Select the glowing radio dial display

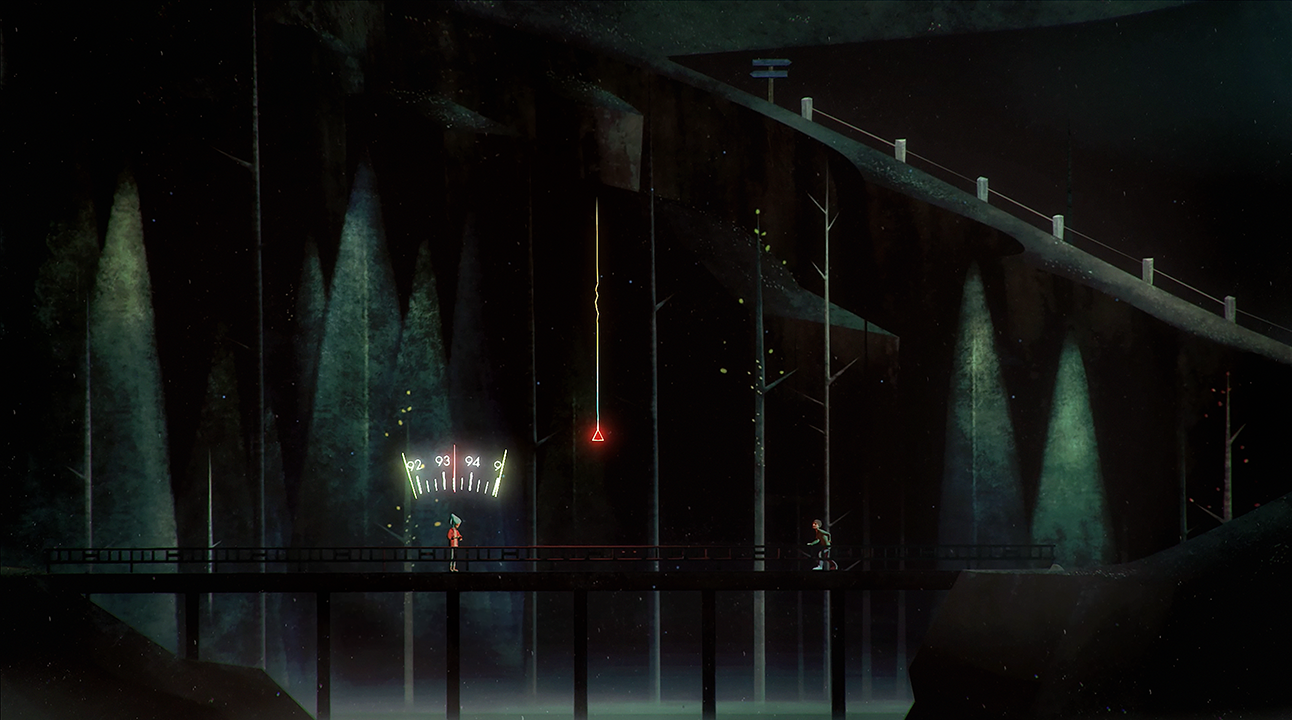pyautogui.click(x=452, y=470)
